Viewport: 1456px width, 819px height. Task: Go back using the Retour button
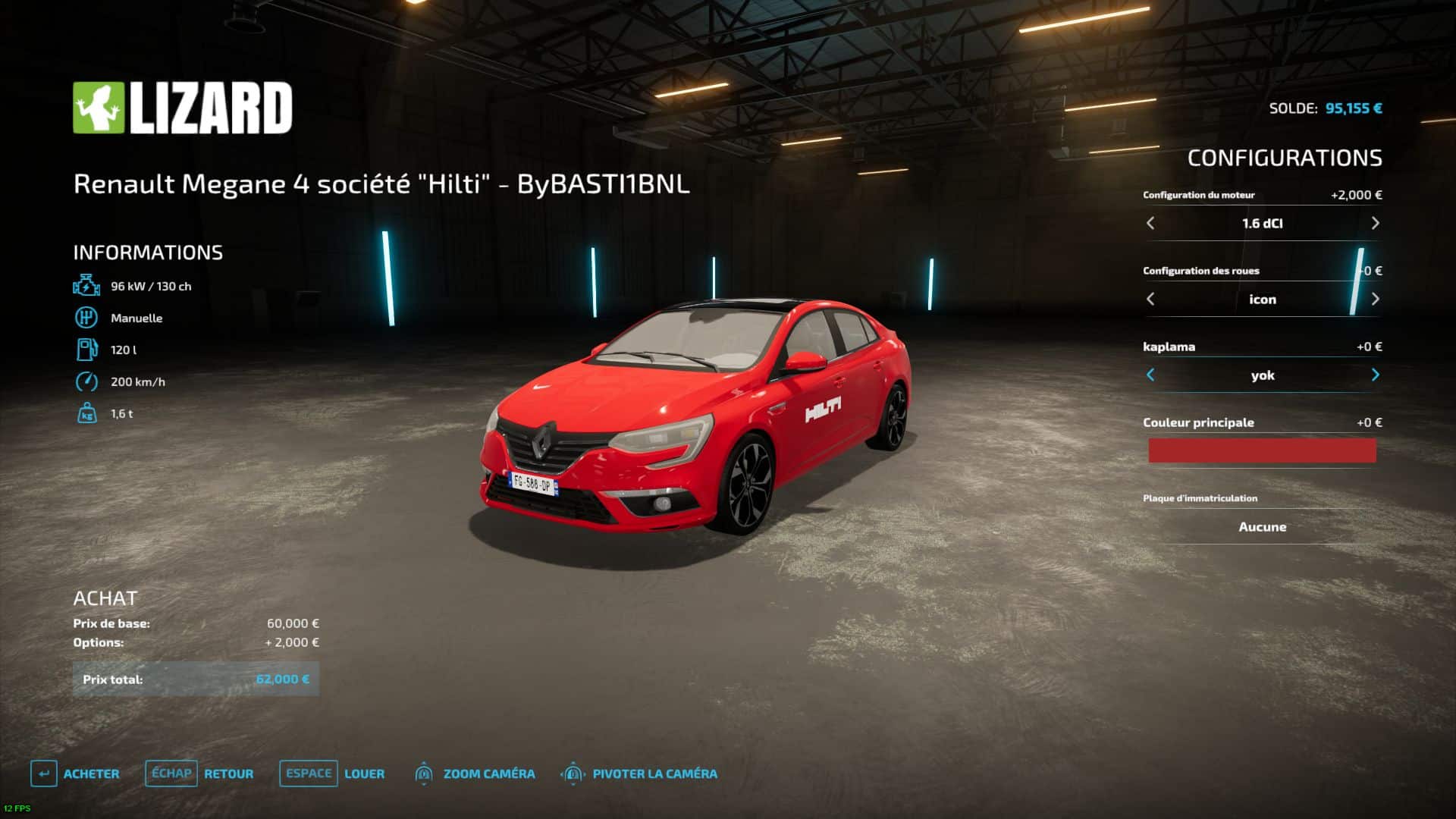click(x=199, y=773)
